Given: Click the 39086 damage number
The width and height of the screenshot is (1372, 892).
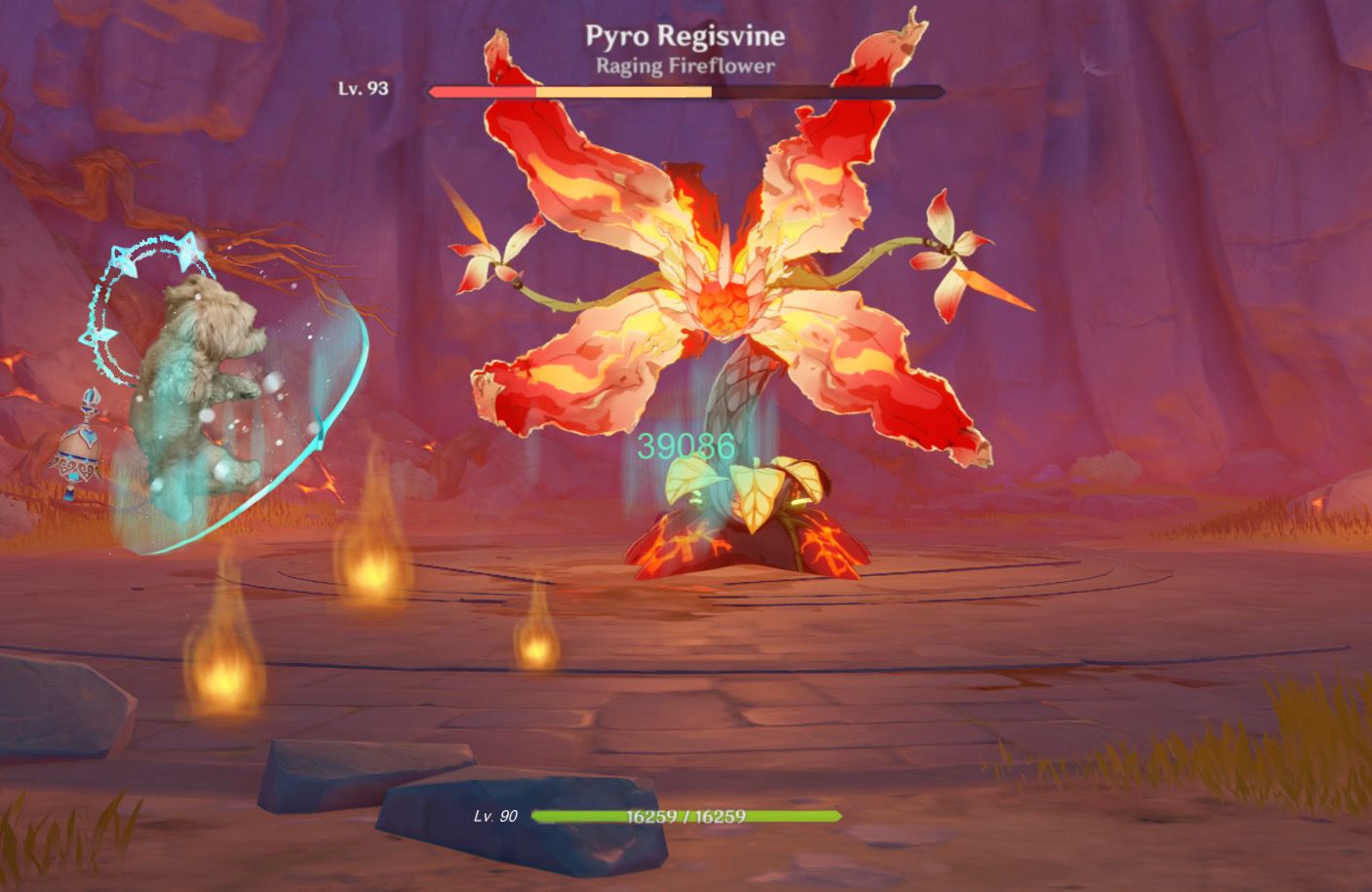Looking at the screenshot, I should click(684, 445).
